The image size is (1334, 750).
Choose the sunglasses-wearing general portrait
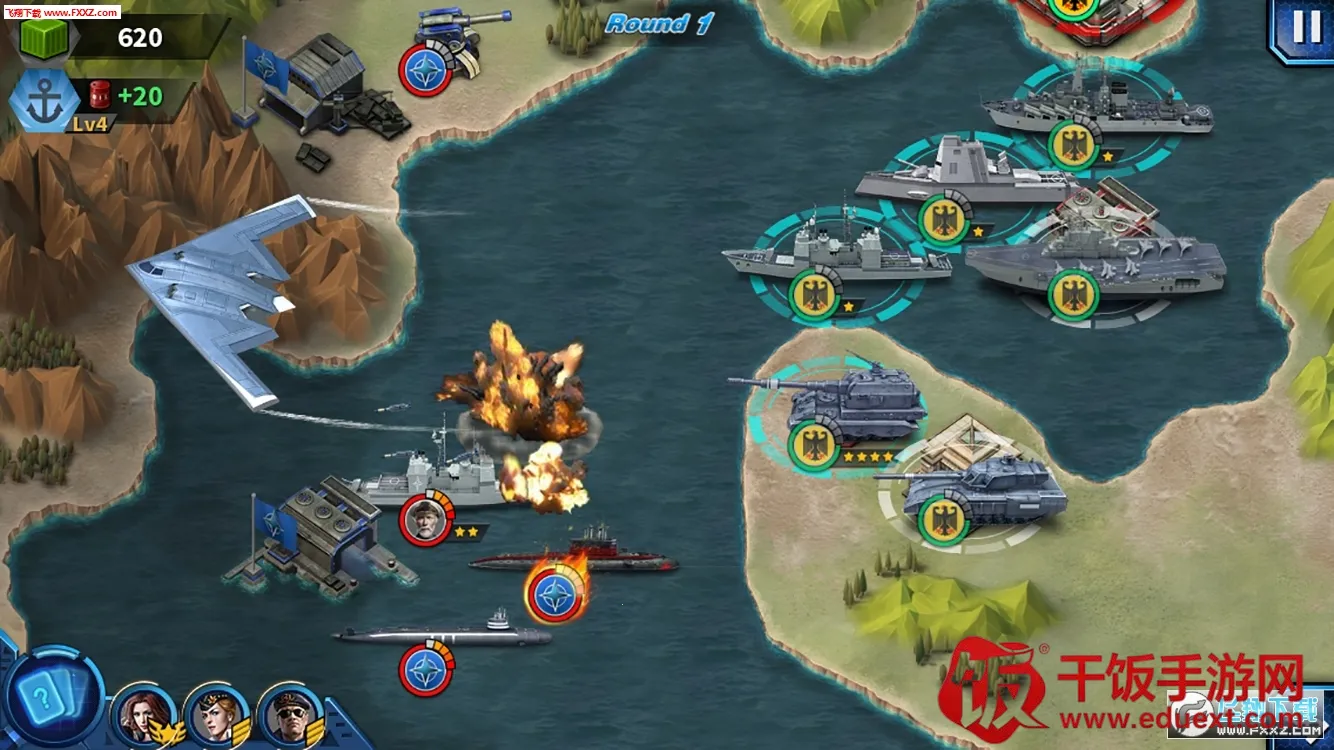pos(289,712)
